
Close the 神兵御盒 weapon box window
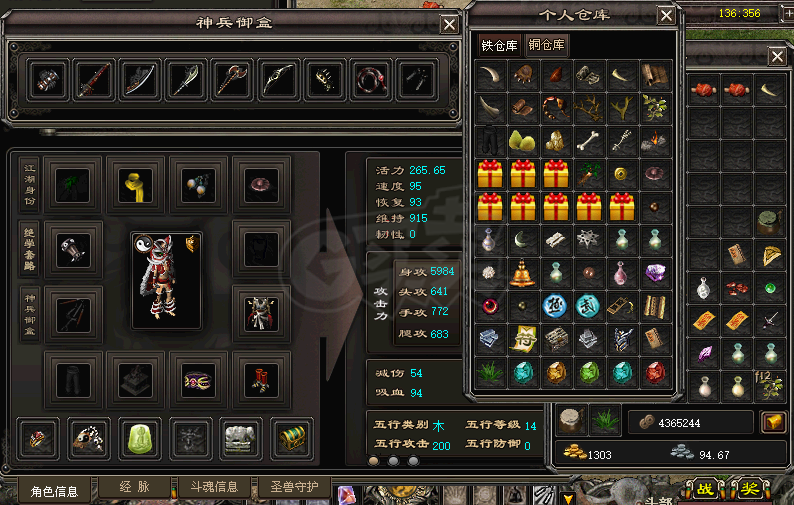pos(450,24)
